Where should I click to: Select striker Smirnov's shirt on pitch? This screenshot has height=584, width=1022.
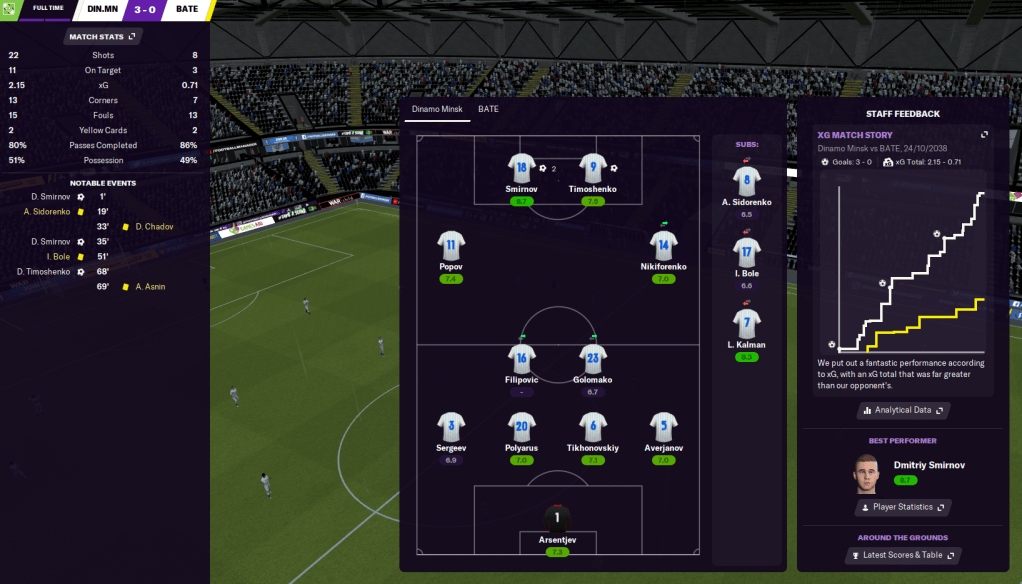tap(522, 168)
